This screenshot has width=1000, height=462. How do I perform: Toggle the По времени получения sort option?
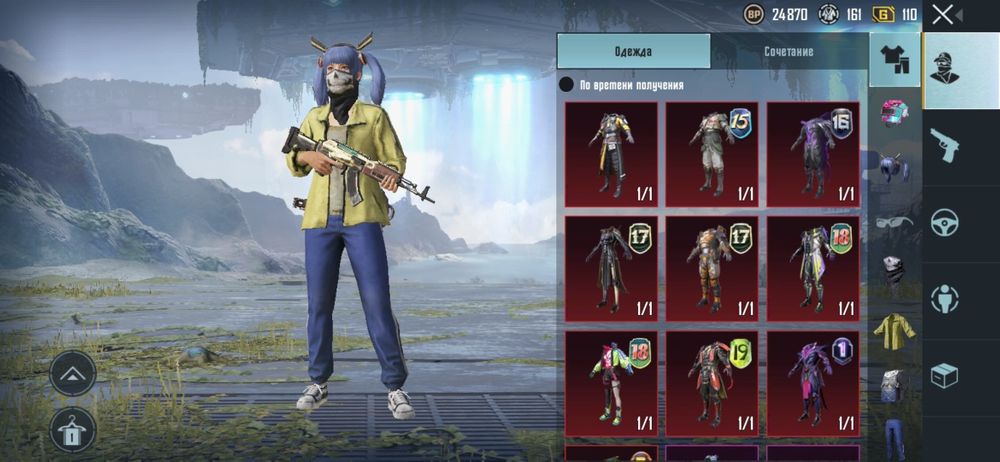pyautogui.click(x=567, y=86)
